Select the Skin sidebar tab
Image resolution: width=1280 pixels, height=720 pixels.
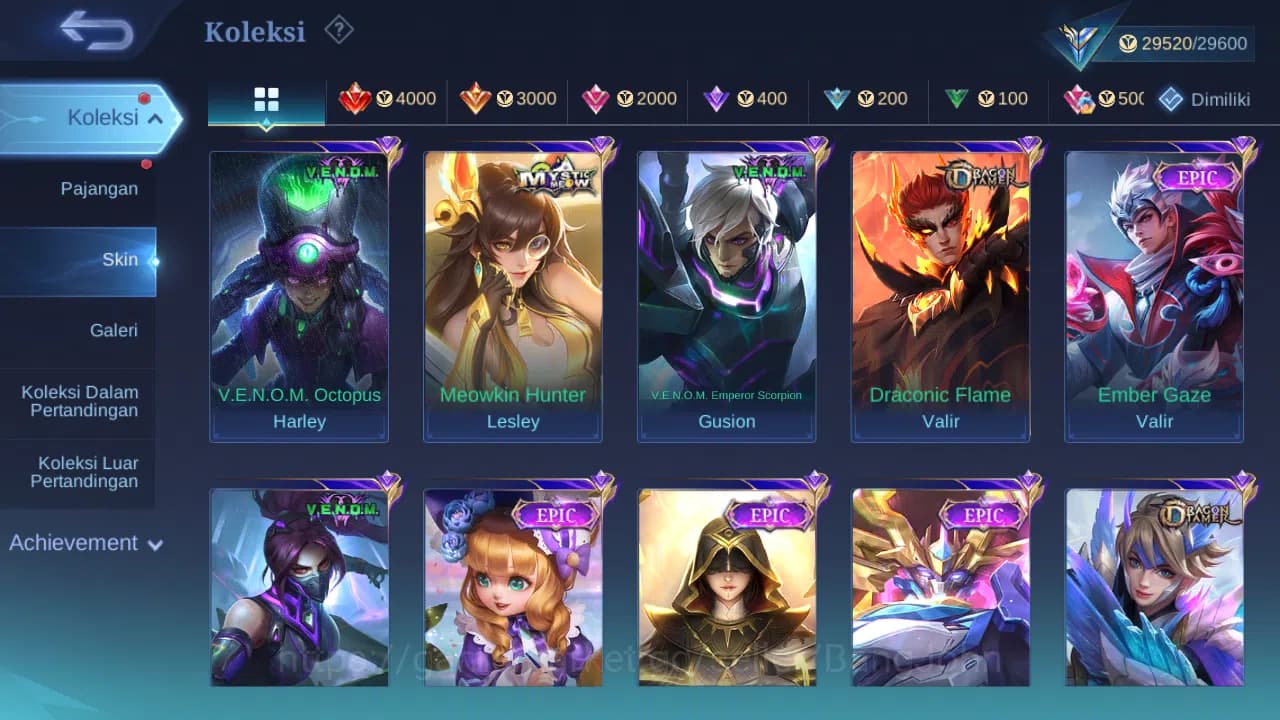120,259
